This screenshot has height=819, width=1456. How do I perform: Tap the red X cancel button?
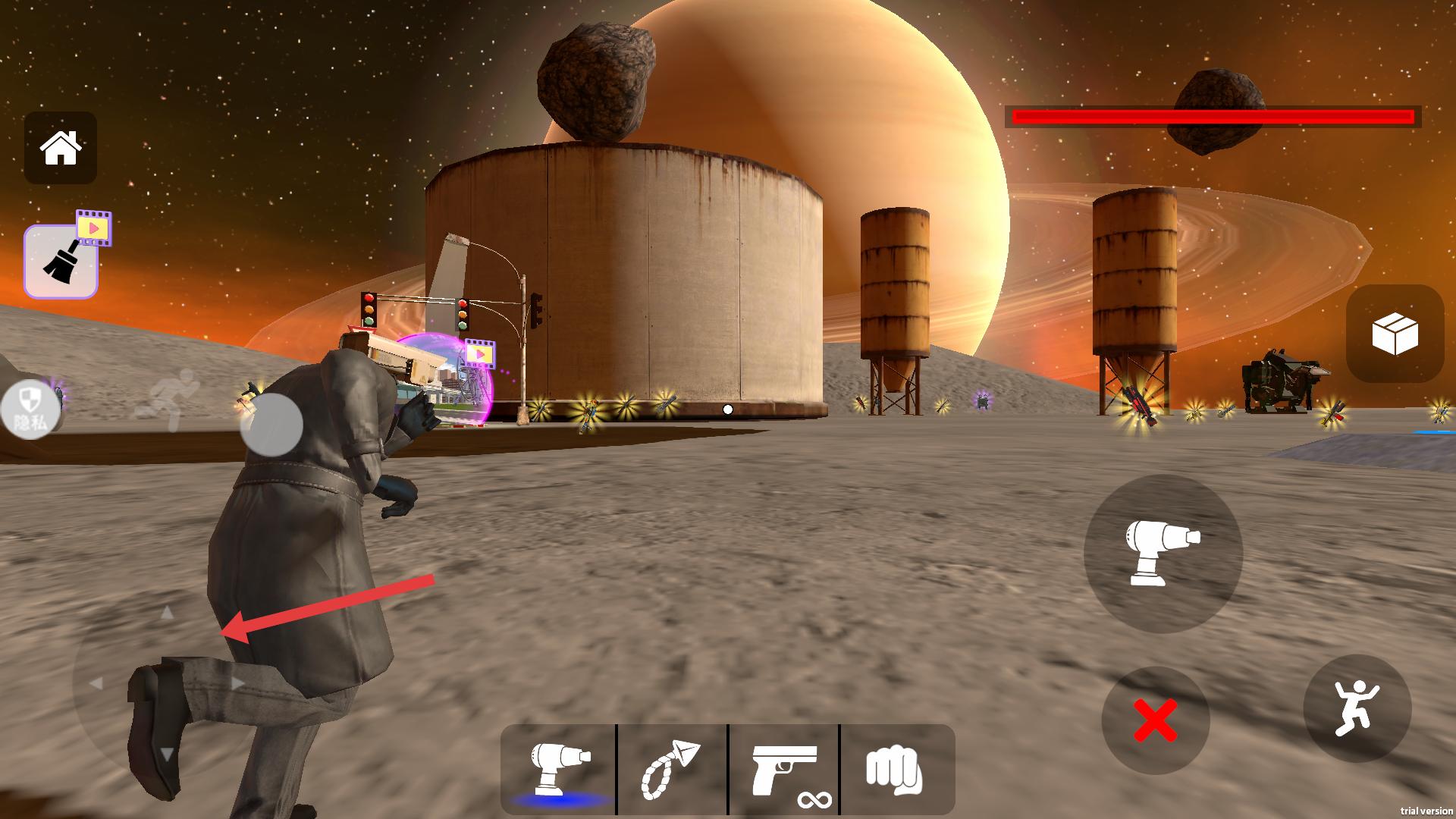point(1155,720)
